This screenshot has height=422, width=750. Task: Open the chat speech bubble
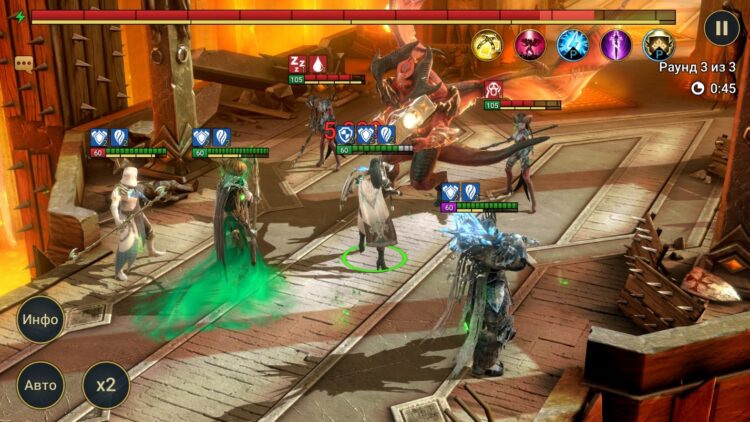click(24, 64)
